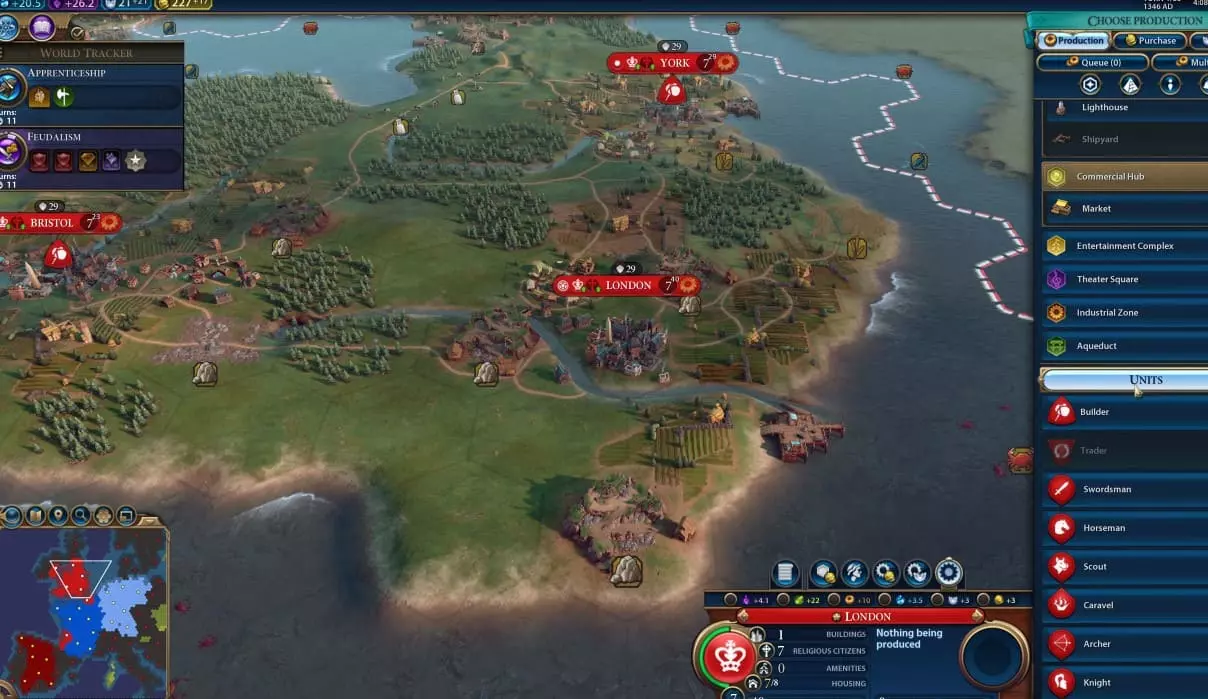Click the minimap
This screenshot has width=1208, height=699.
click(83, 612)
